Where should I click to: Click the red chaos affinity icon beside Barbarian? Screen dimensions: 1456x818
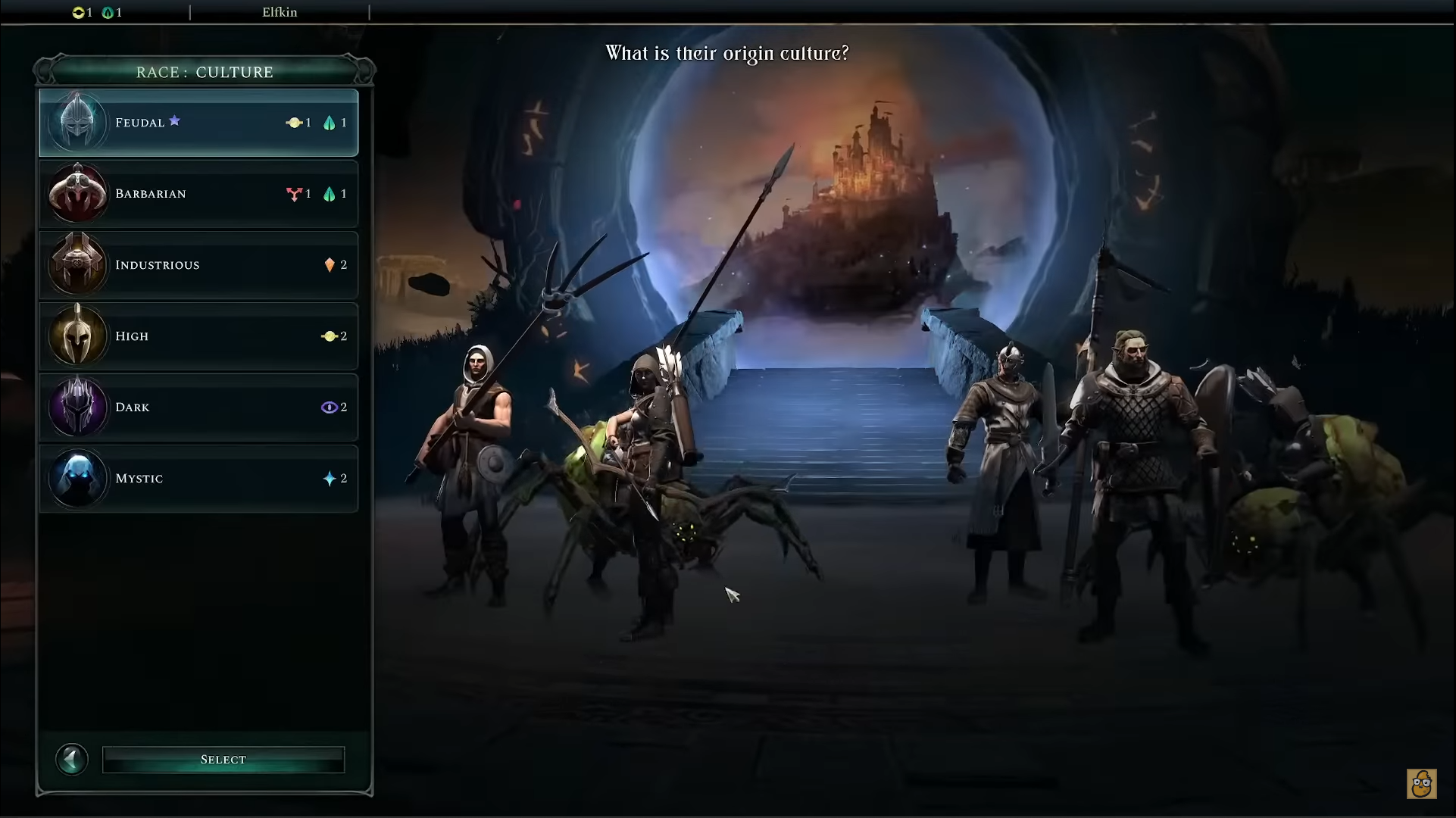coord(295,193)
